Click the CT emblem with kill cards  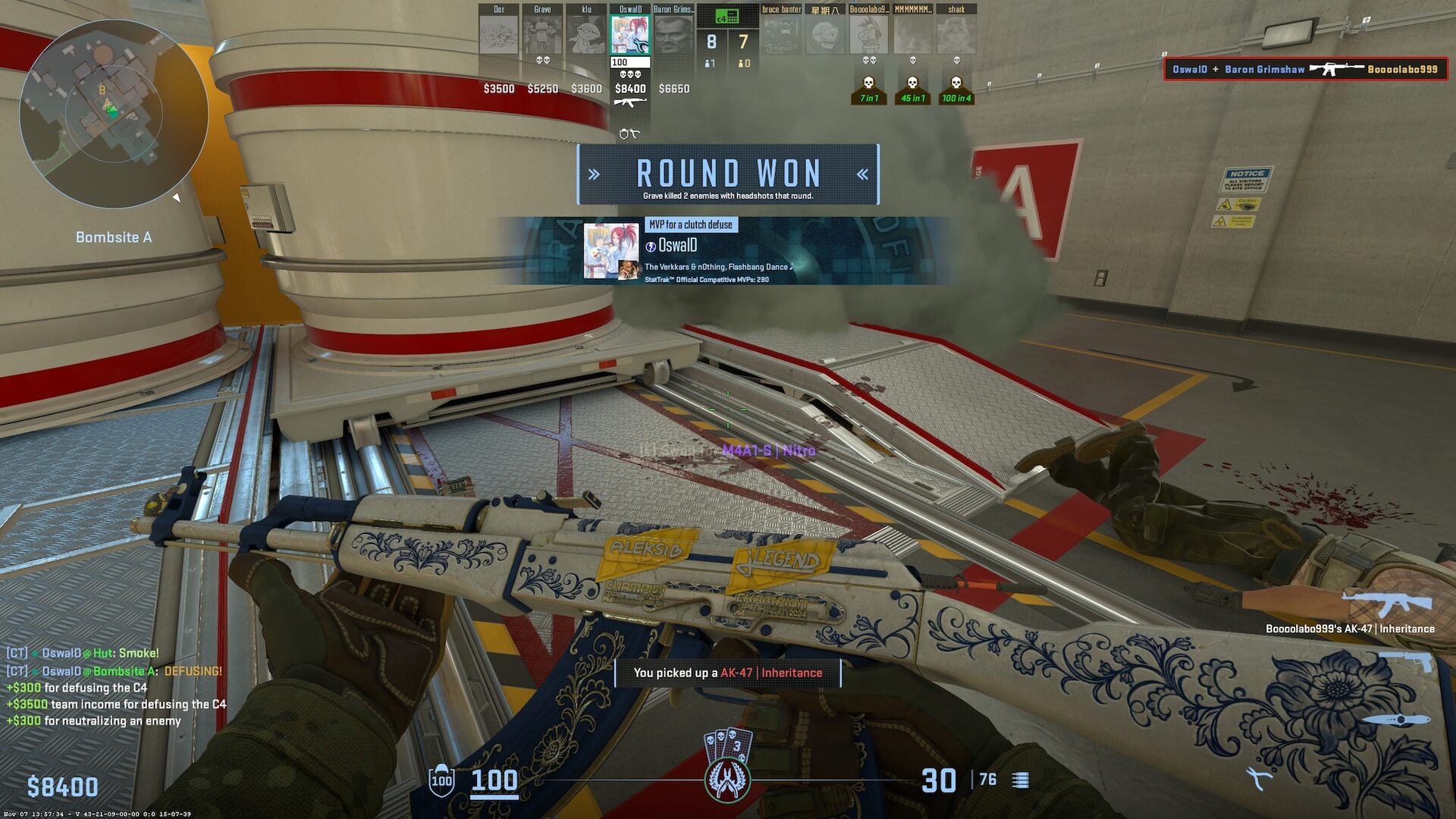[728, 766]
